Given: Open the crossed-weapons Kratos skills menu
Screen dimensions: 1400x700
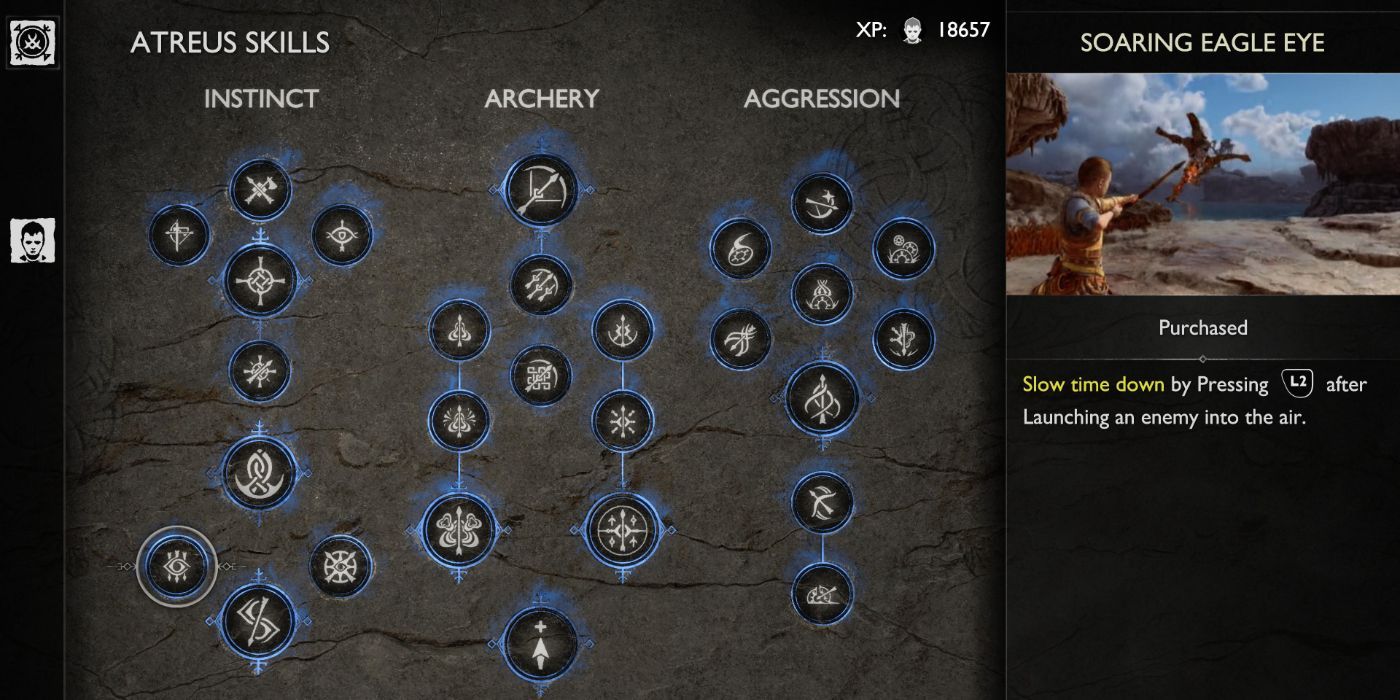Looking at the screenshot, I should pos(33,42).
